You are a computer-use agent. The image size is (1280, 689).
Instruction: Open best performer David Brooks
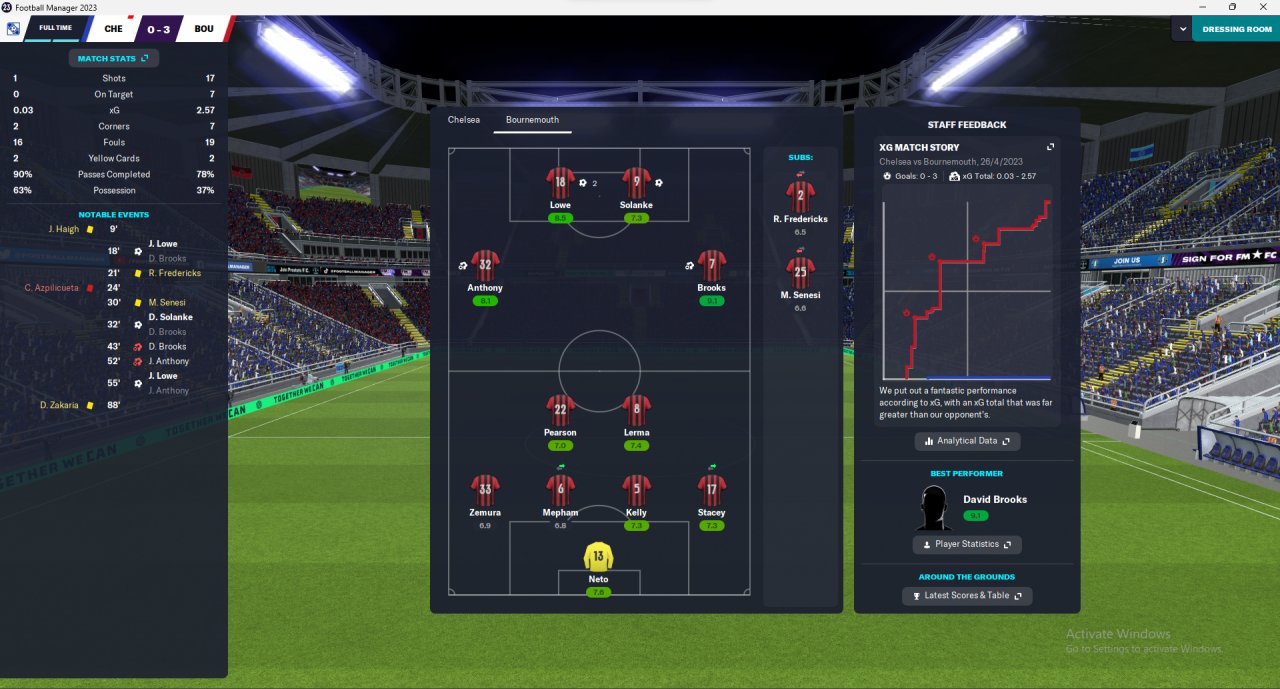[994, 499]
